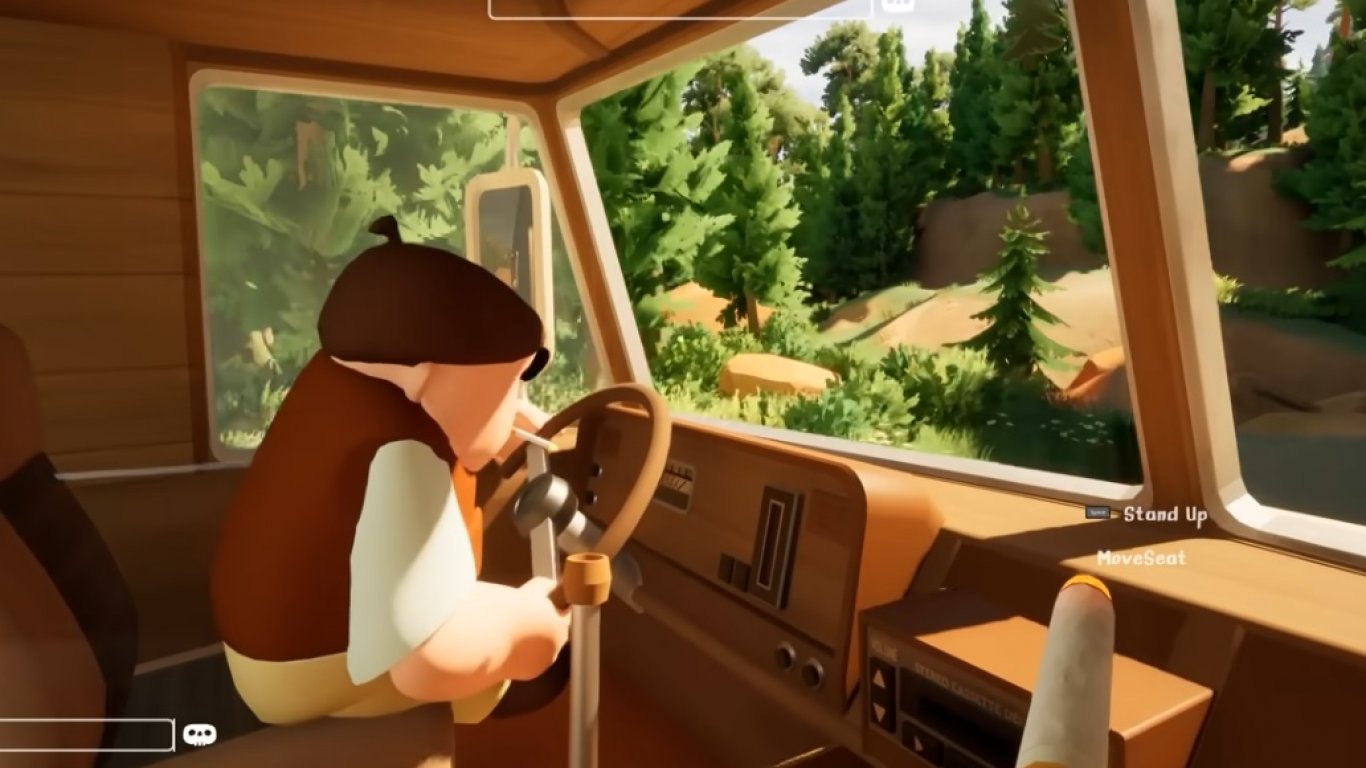Select the Stand Up prompt
Viewport: 1366px width, 768px height.
click(x=1165, y=514)
